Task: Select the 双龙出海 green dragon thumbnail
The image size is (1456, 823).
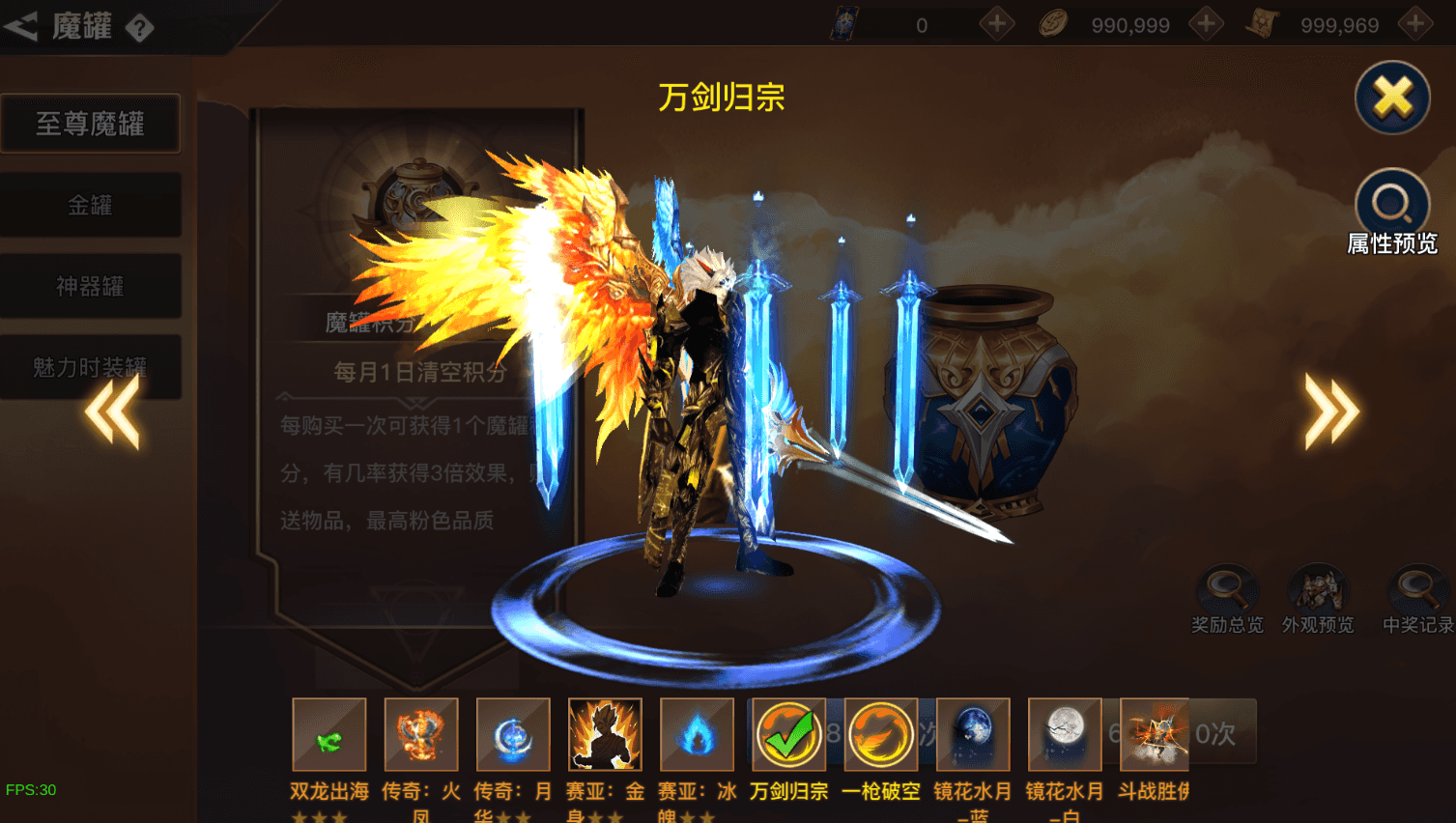Action: 328,734
